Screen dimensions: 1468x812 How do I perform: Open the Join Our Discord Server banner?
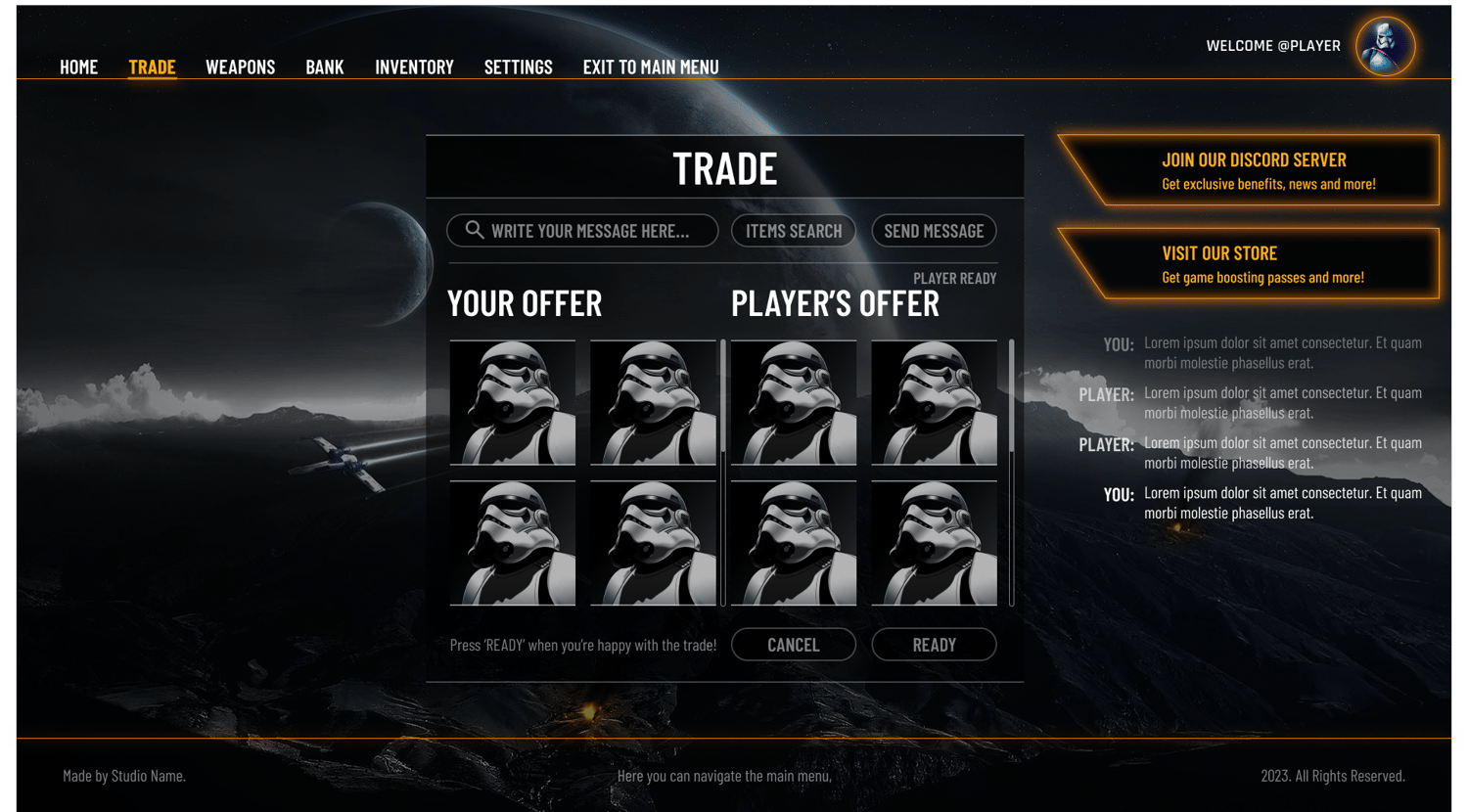coord(1253,170)
